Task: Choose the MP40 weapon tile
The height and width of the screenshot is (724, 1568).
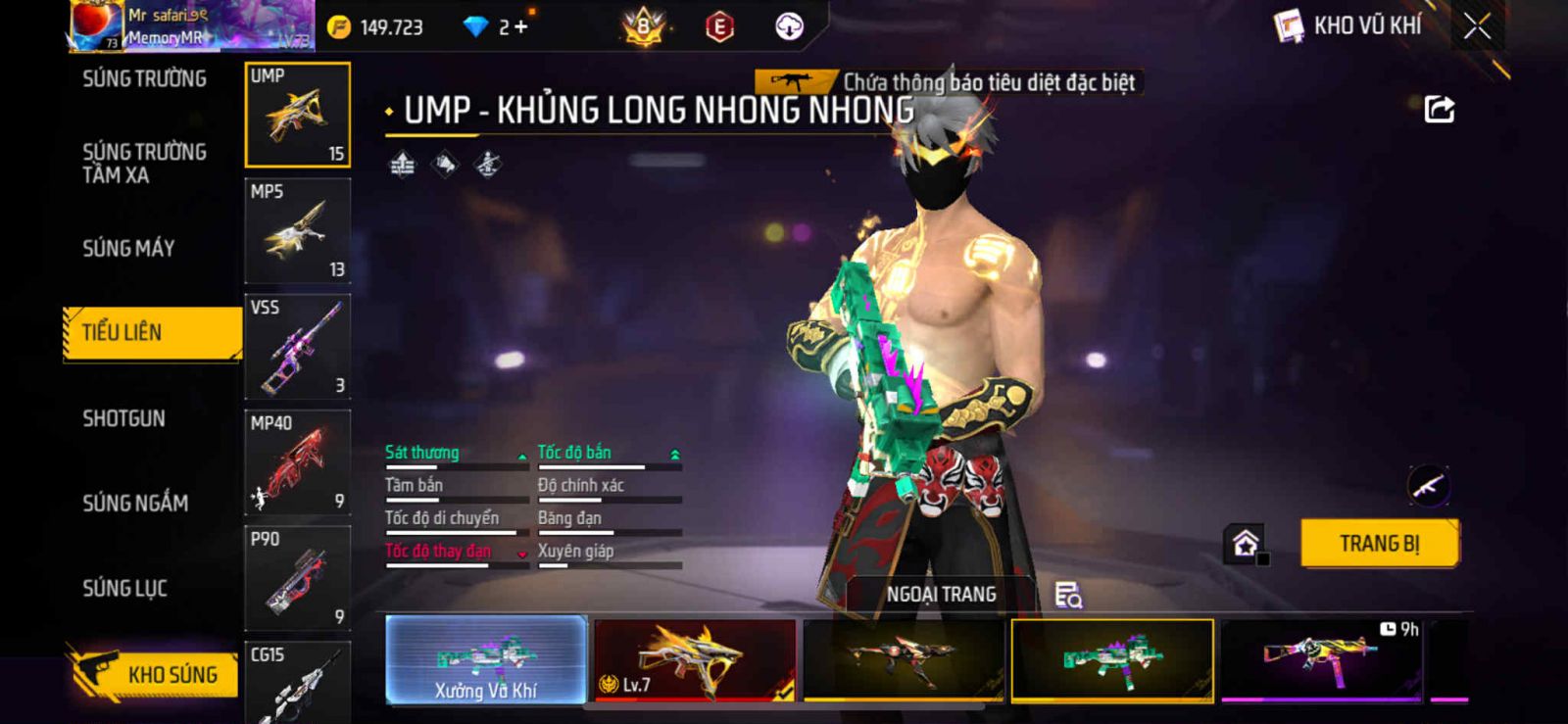Action: (297, 462)
